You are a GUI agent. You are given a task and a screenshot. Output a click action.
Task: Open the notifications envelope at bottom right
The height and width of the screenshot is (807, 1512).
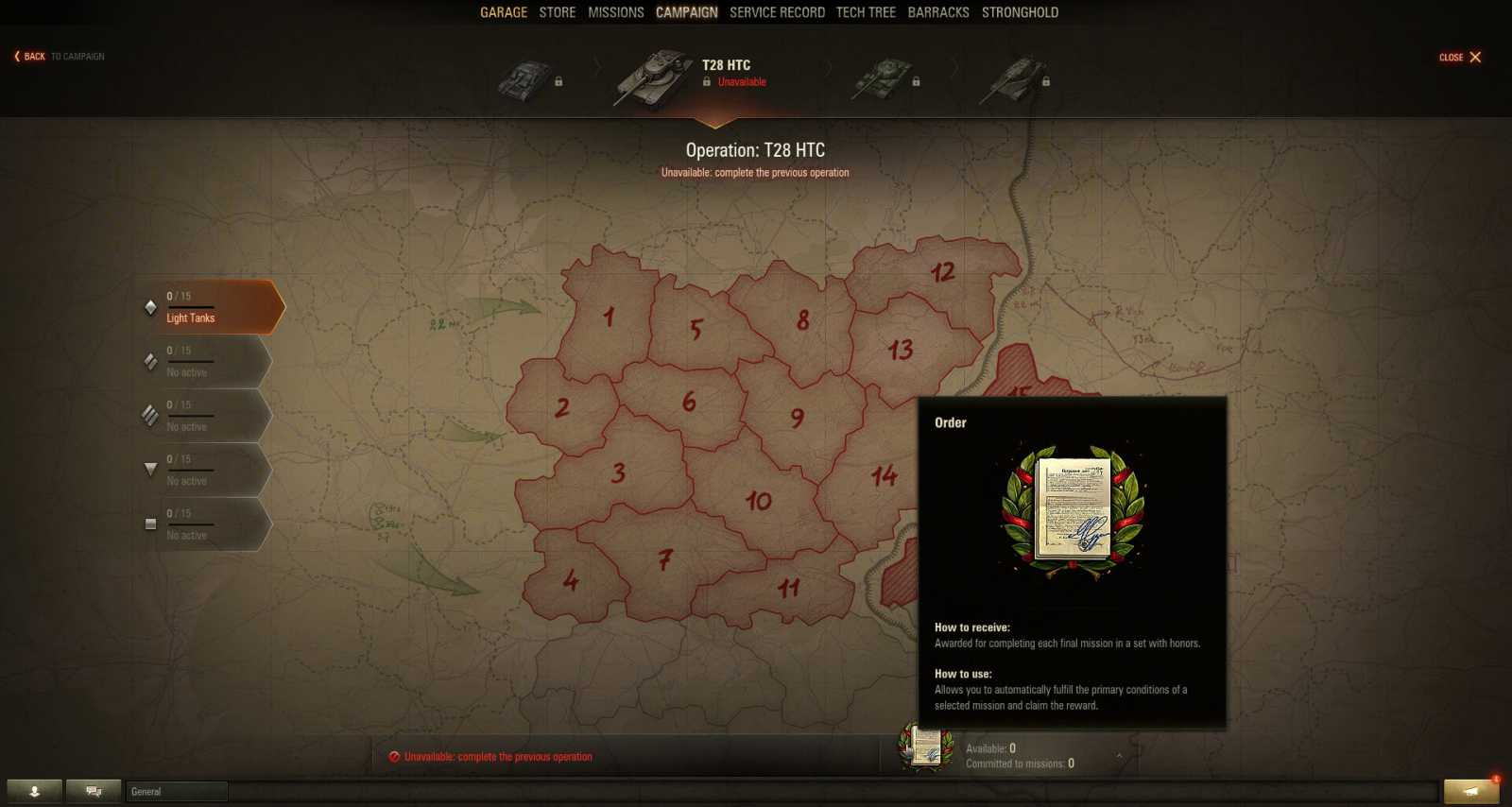[x=1471, y=791]
